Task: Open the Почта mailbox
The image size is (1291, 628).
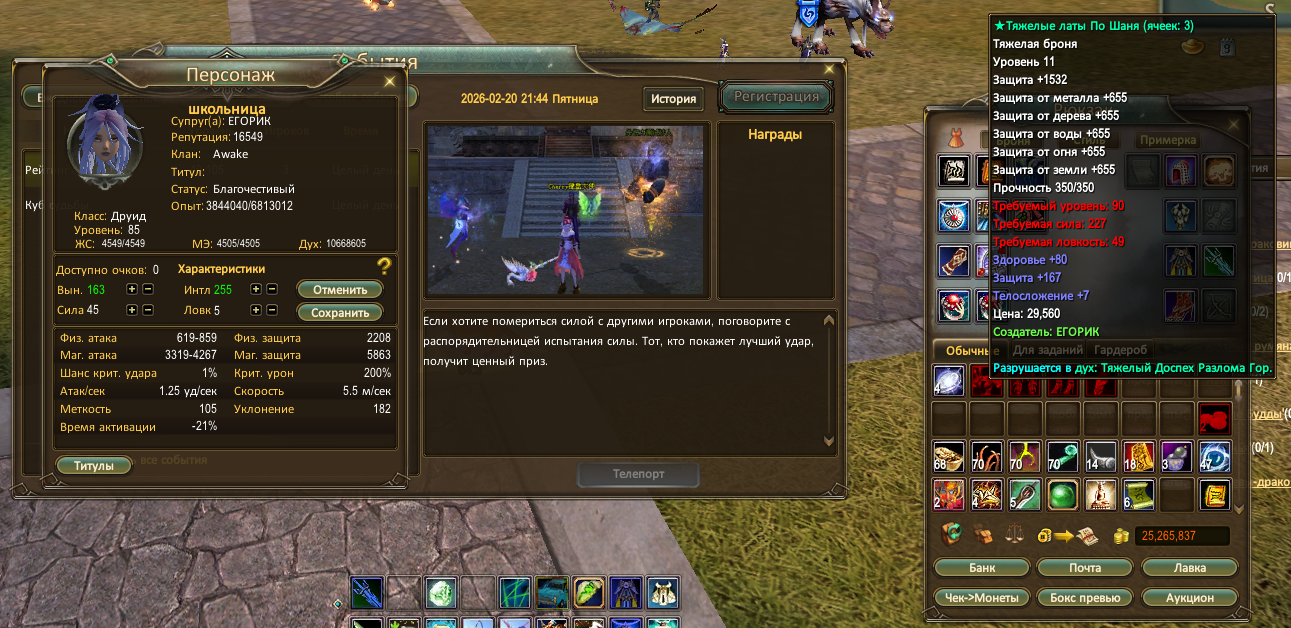Action: pos(1083,568)
